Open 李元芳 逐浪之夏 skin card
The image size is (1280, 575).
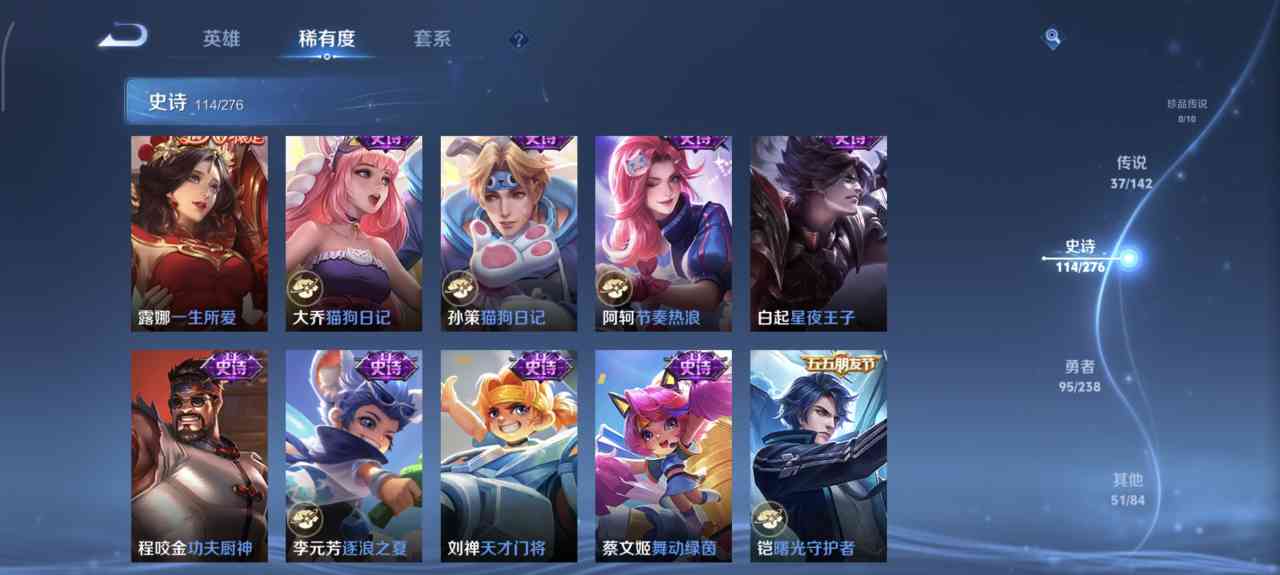(353, 455)
